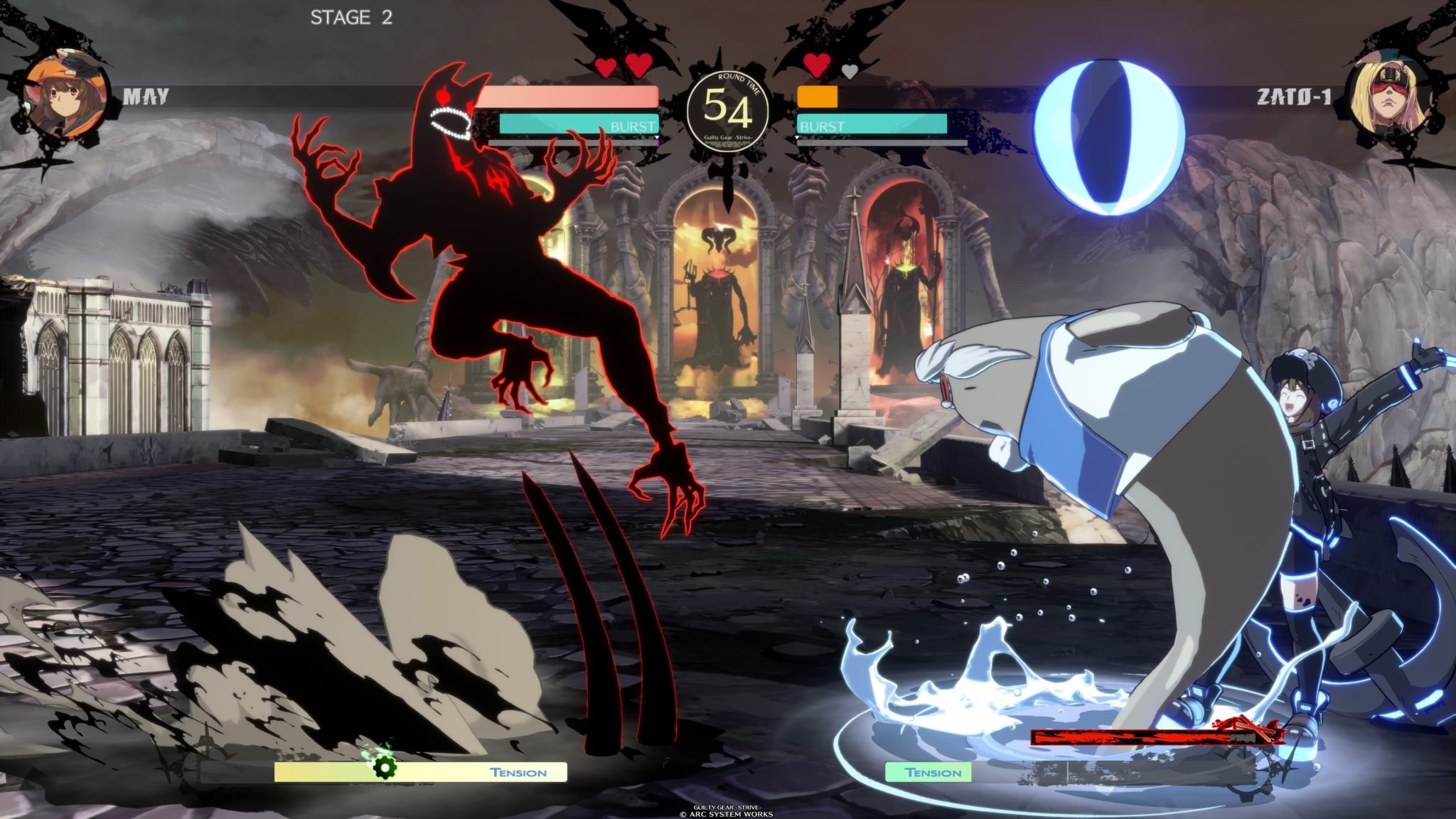Expand the small arrow under May's burst meter
Viewport: 1456px width, 819px height.
[x=657, y=136]
